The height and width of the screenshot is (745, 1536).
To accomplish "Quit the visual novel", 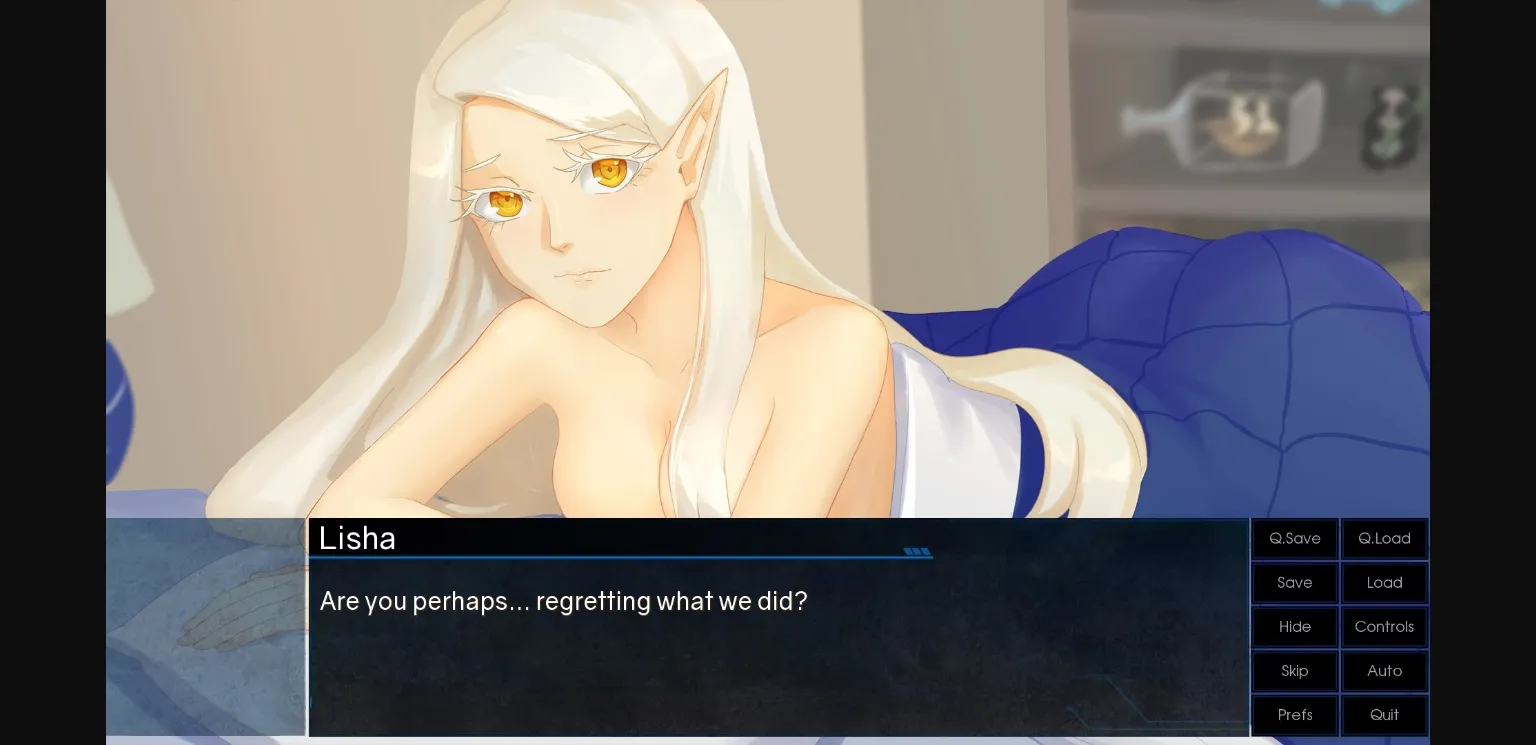I will [x=1384, y=715].
